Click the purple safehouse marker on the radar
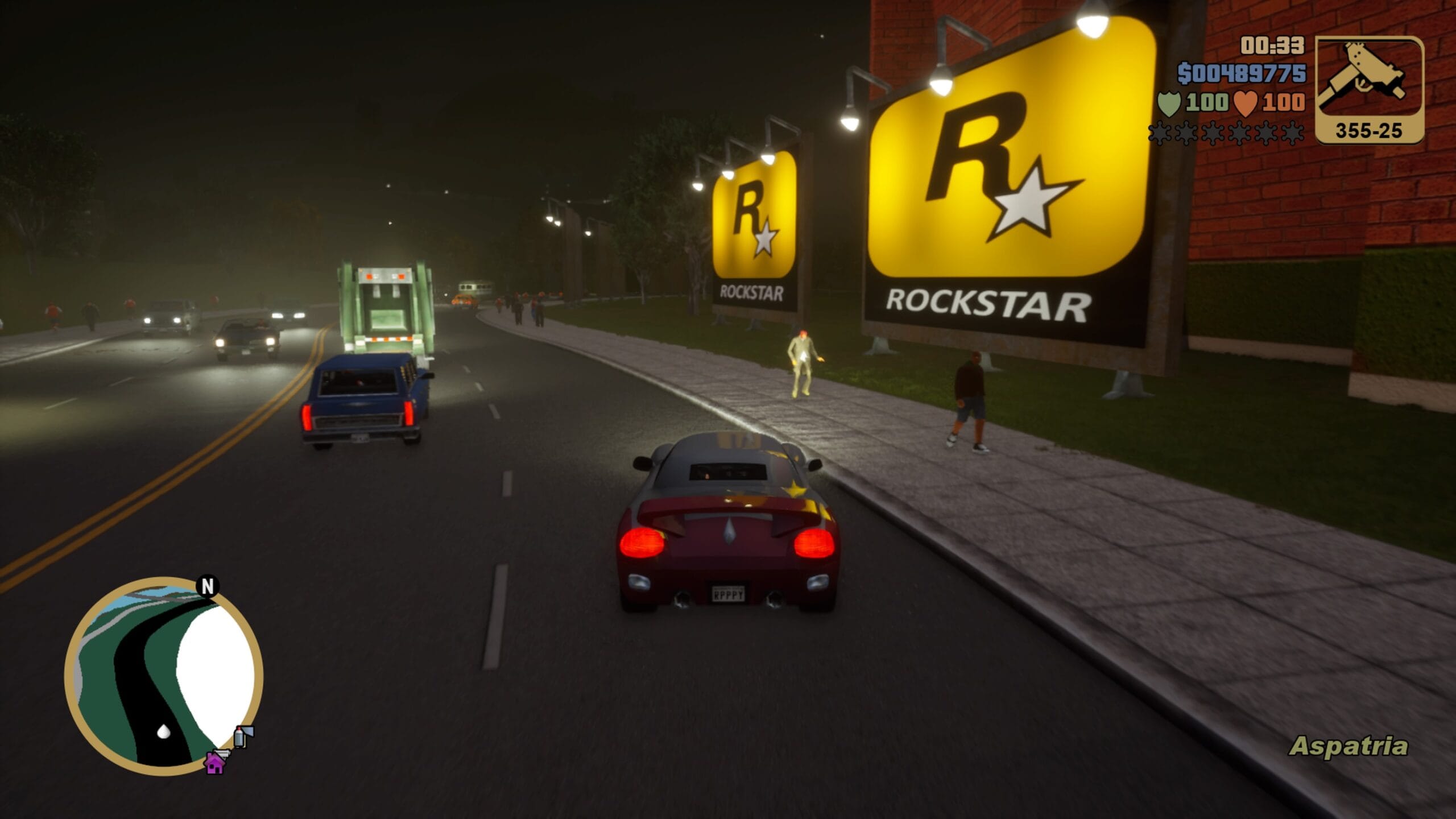The image size is (1456, 819). [x=214, y=763]
